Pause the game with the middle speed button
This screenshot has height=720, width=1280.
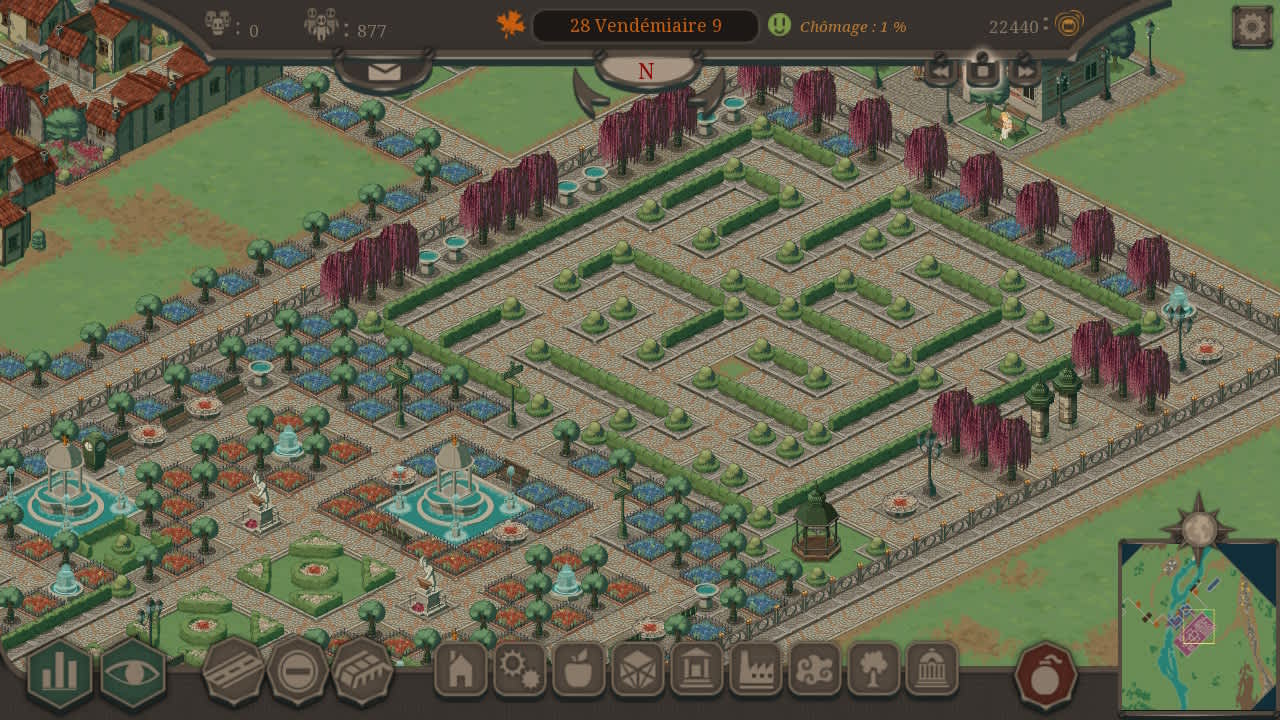(x=982, y=70)
